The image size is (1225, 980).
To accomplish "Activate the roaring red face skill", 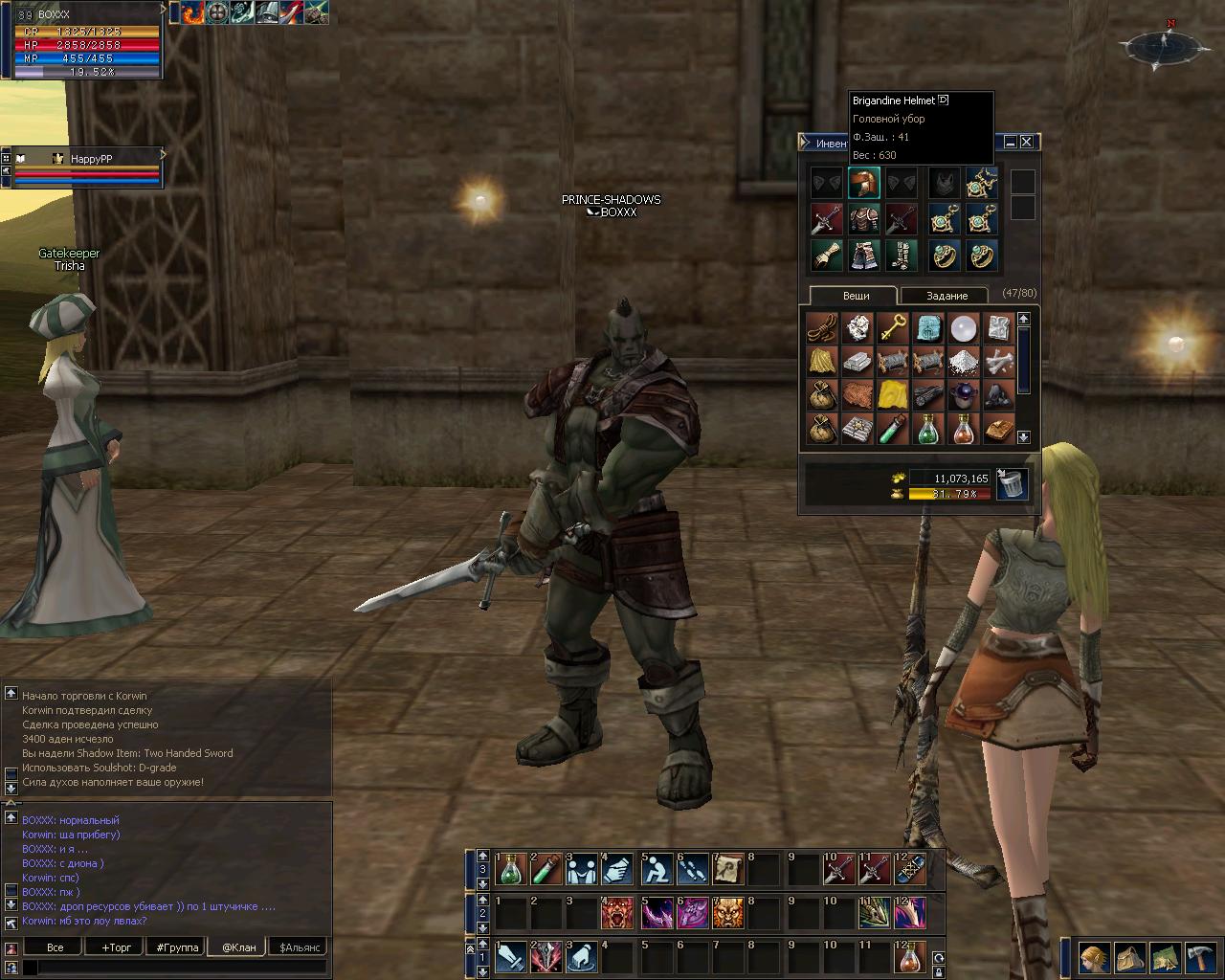I will [617, 913].
